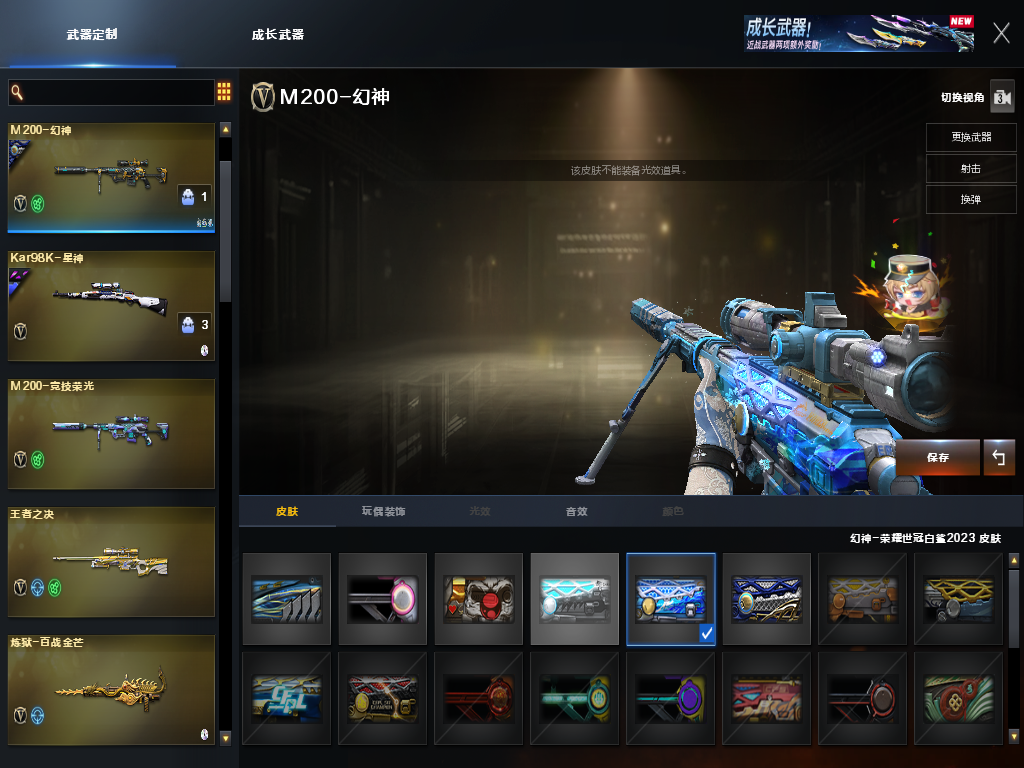The width and height of the screenshot is (1024, 768).
Task: Choose the CFPL logo skin thumbnail
Action: (287, 698)
